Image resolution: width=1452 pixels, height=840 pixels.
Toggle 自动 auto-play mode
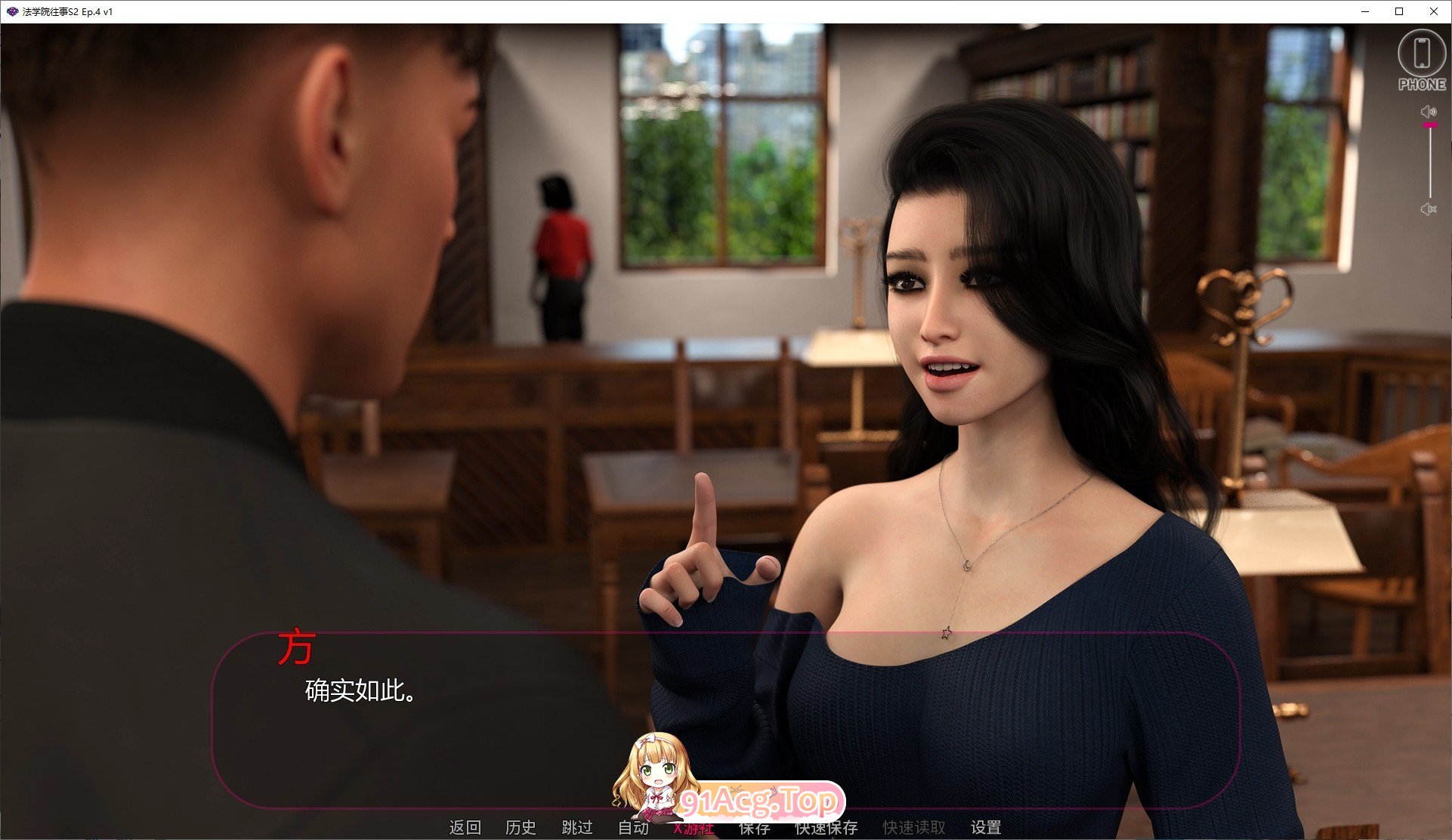[x=633, y=827]
